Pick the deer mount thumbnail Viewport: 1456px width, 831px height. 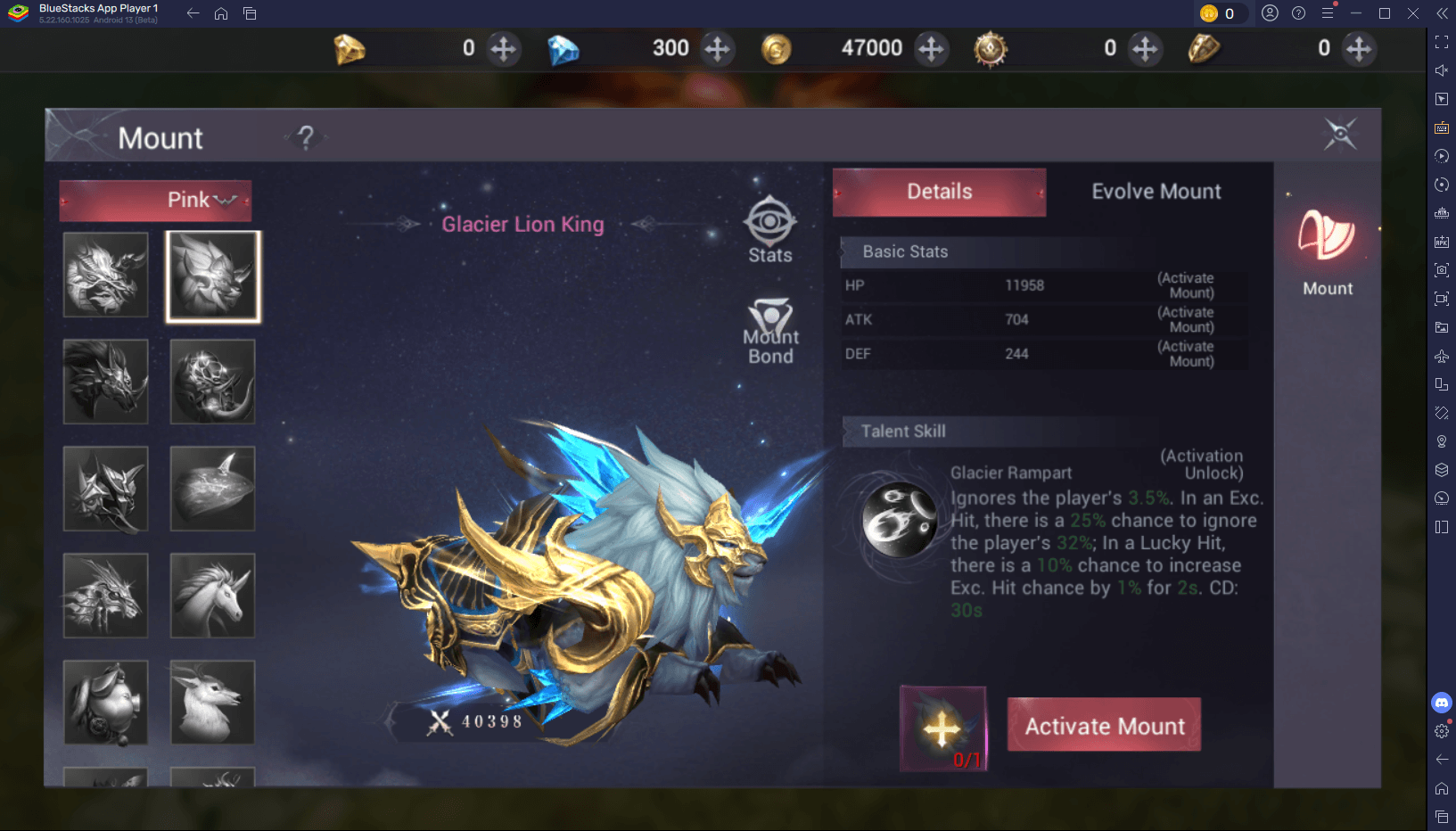tap(212, 702)
